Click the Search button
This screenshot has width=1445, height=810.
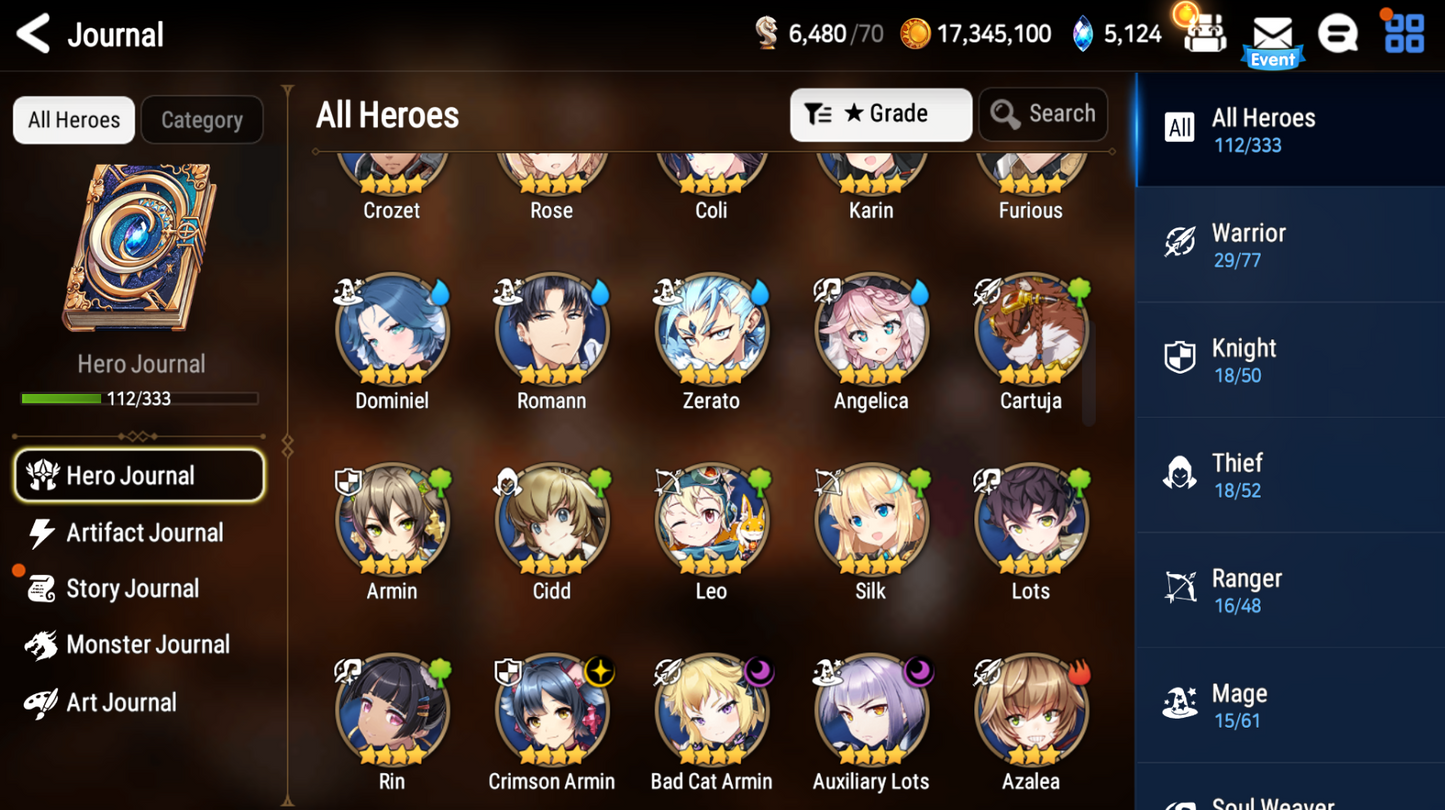tap(1043, 114)
